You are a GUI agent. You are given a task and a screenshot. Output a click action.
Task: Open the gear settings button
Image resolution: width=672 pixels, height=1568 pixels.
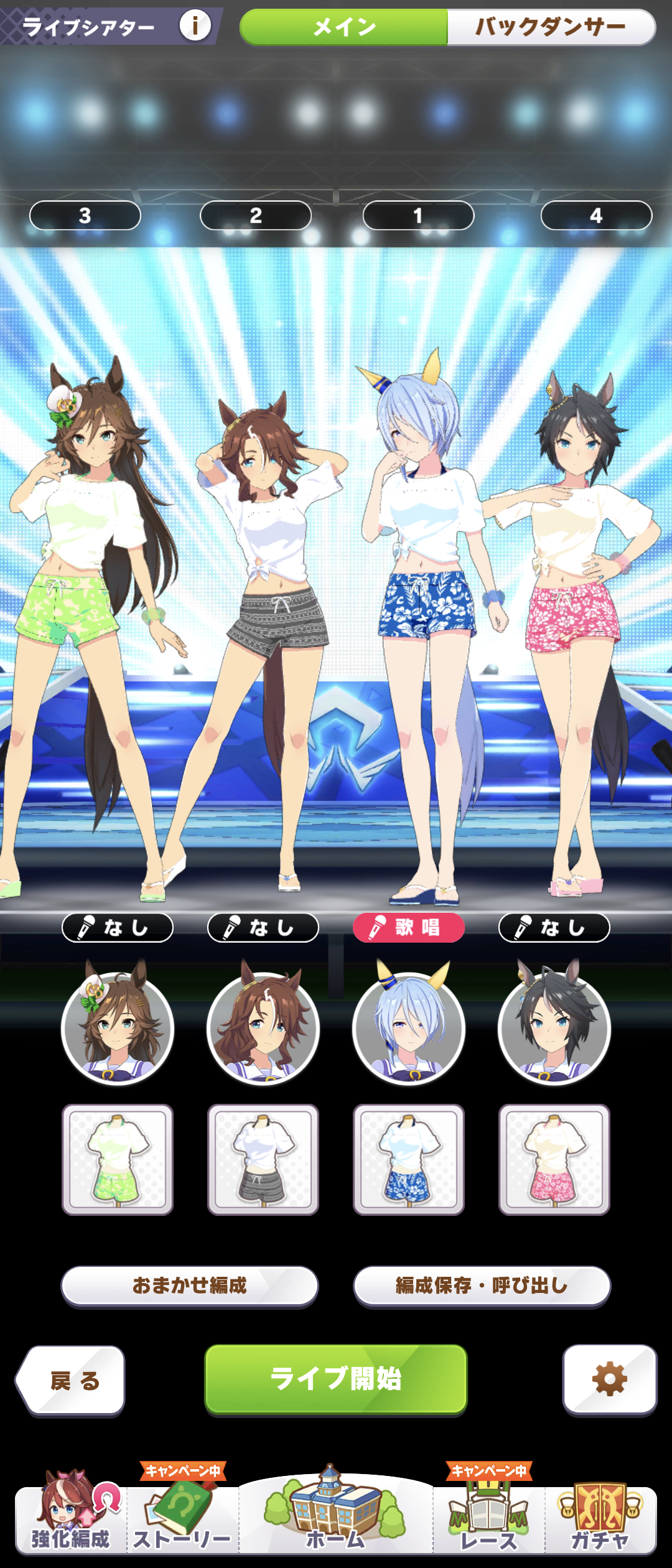(609, 1379)
